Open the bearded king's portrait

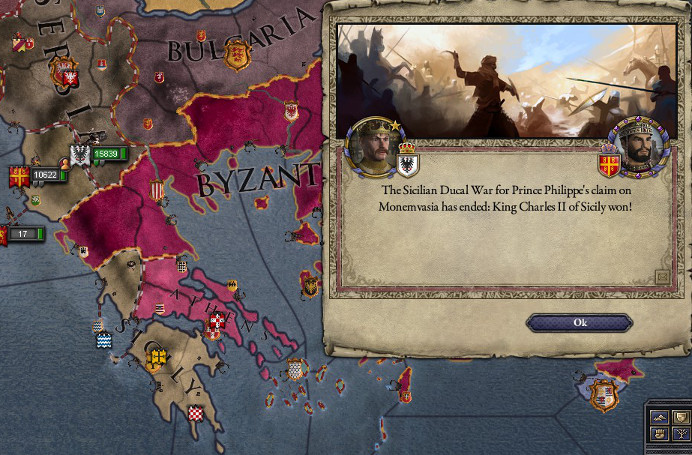[638, 147]
